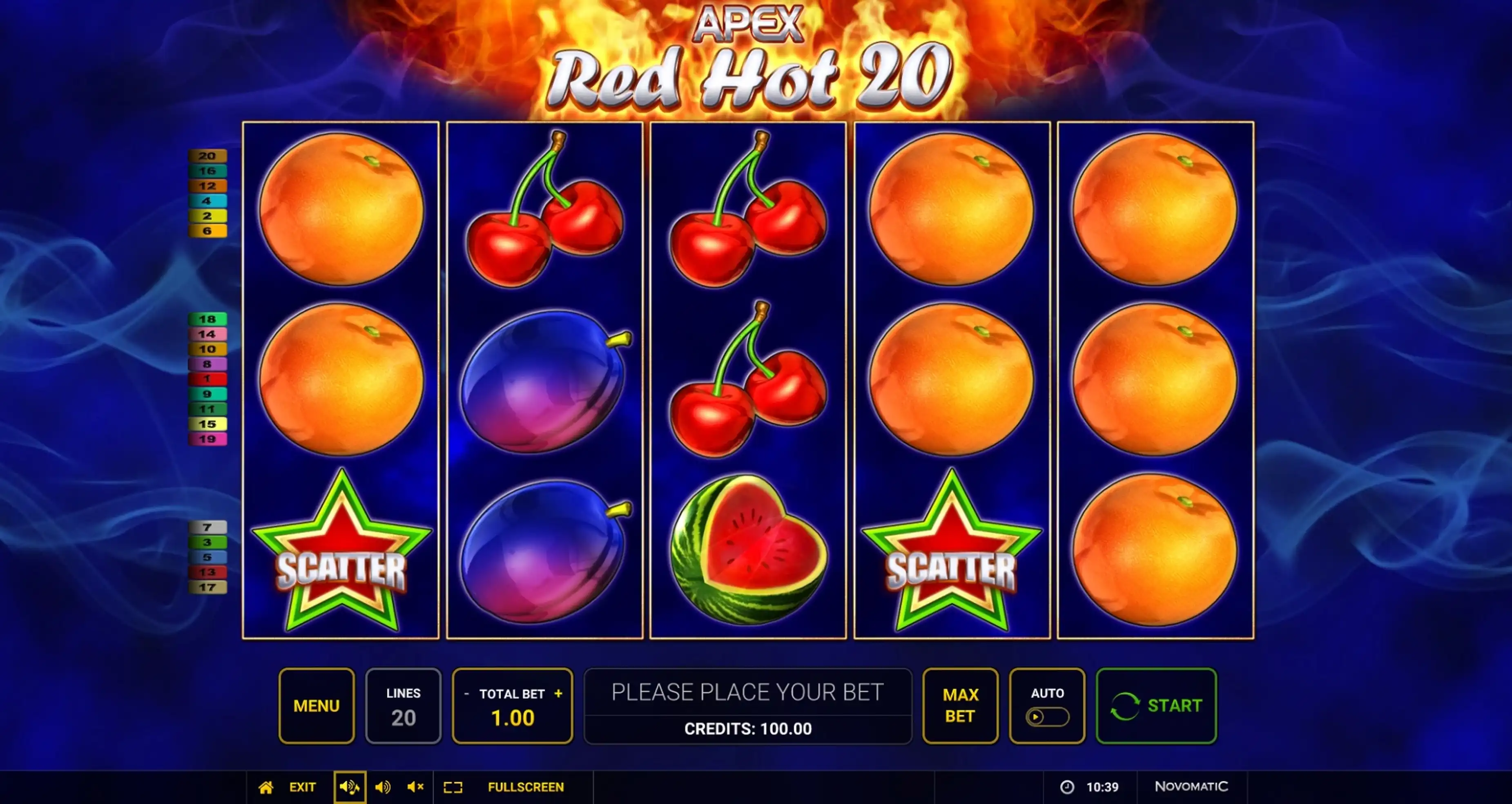Click the Novomatic logo
This screenshot has width=1512, height=804.
(1191, 786)
